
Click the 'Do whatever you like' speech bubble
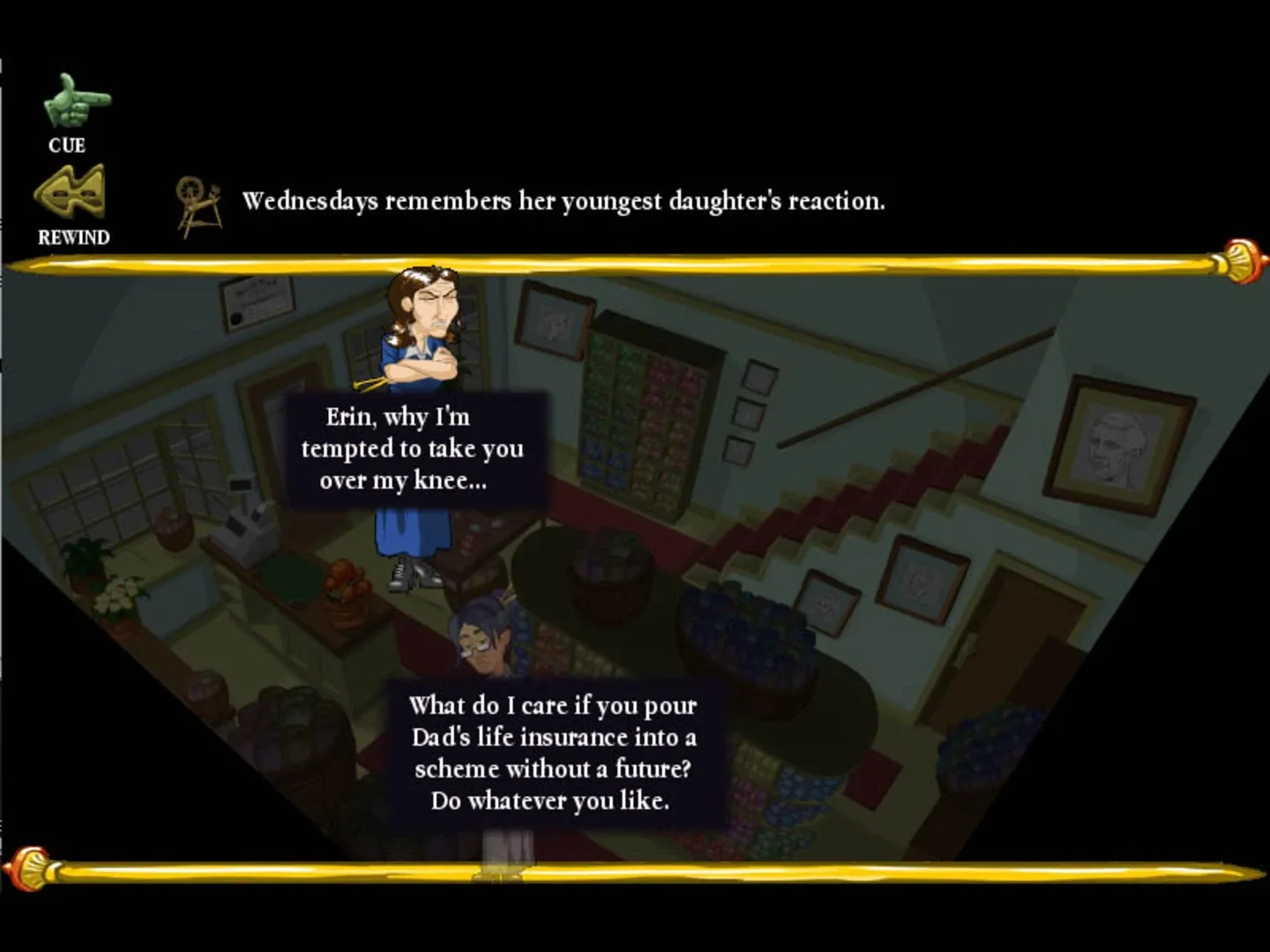552,754
